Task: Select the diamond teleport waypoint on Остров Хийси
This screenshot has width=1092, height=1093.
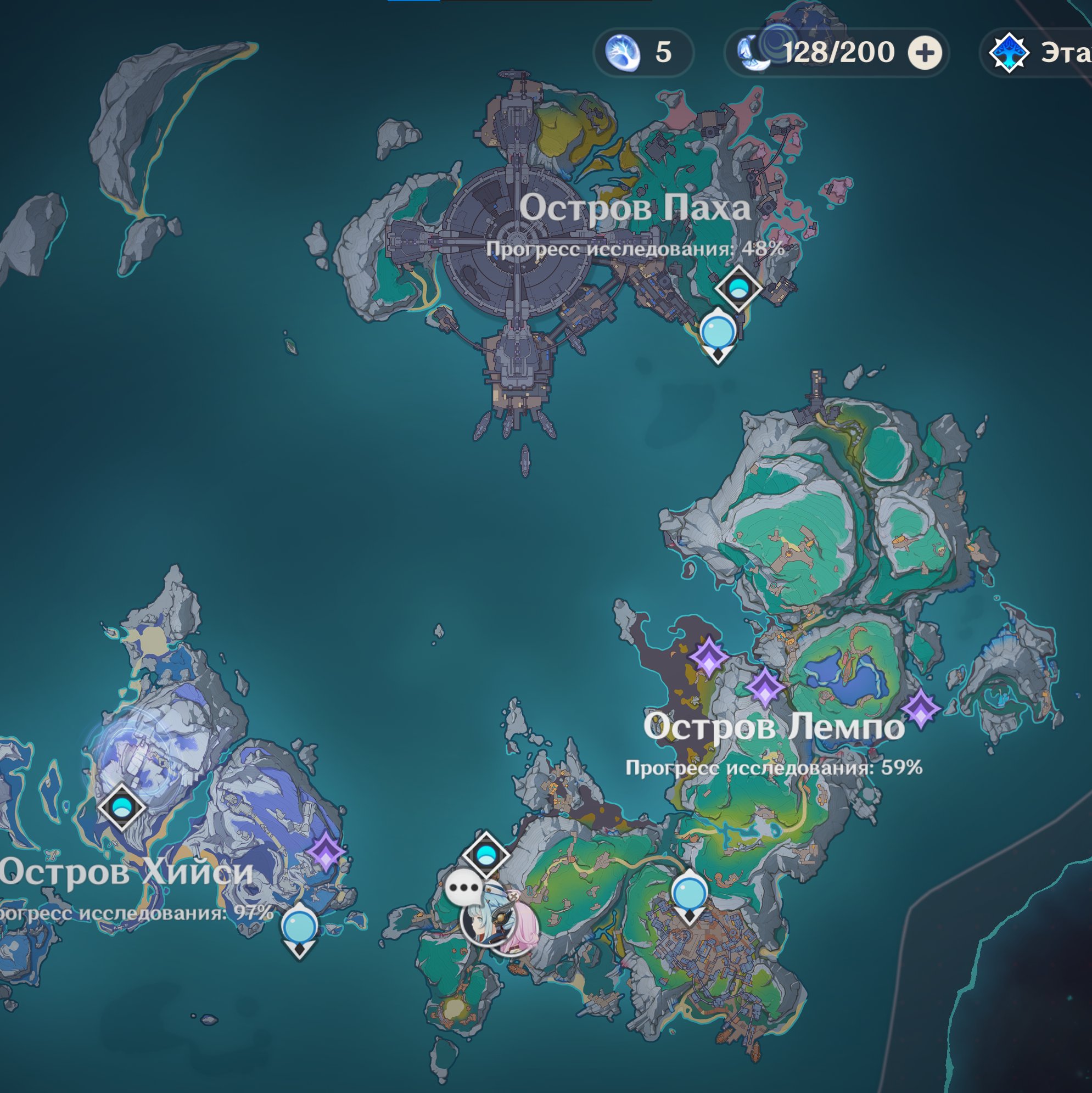Action: coord(121,806)
